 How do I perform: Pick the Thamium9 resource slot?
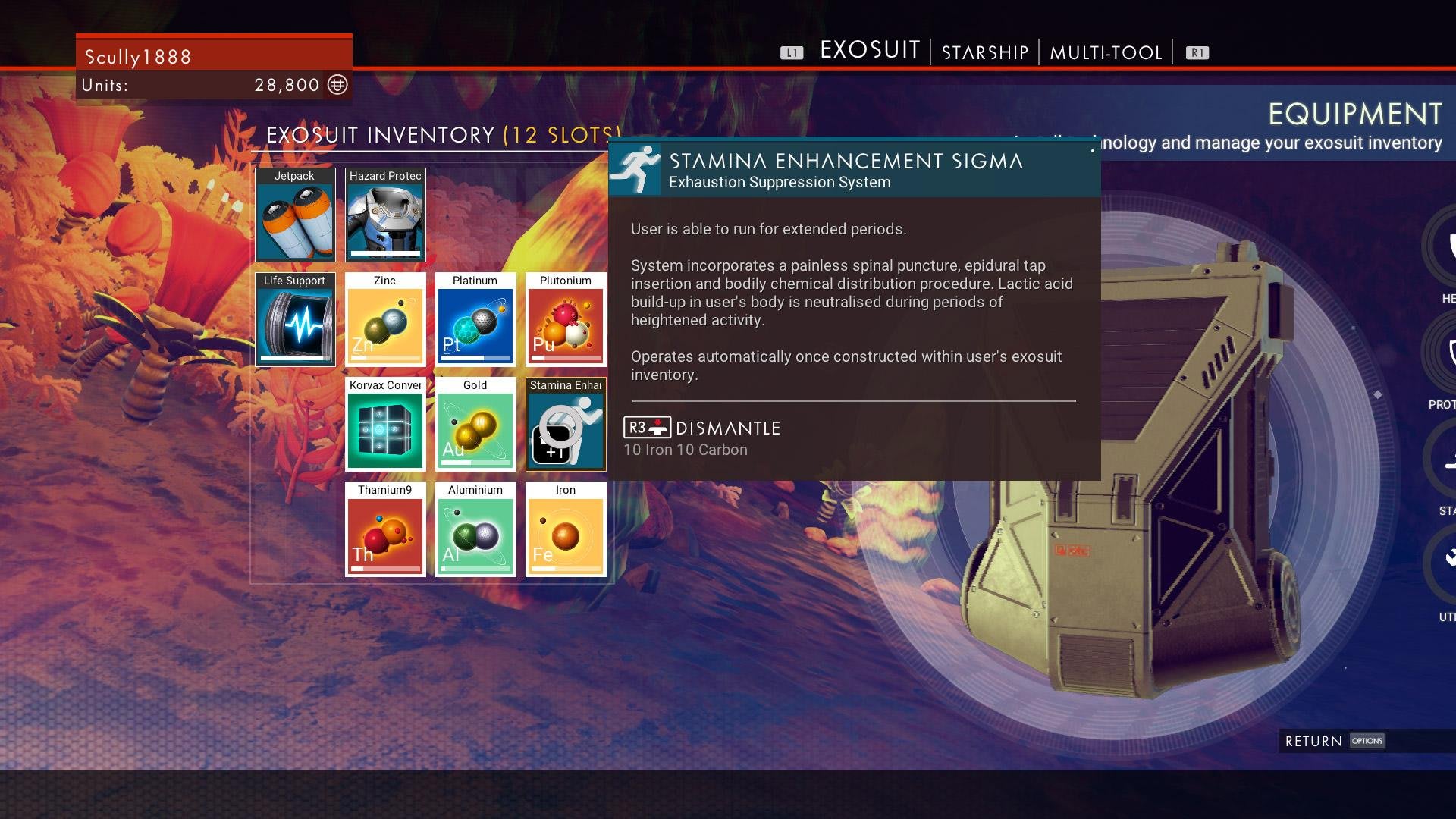[x=385, y=529]
